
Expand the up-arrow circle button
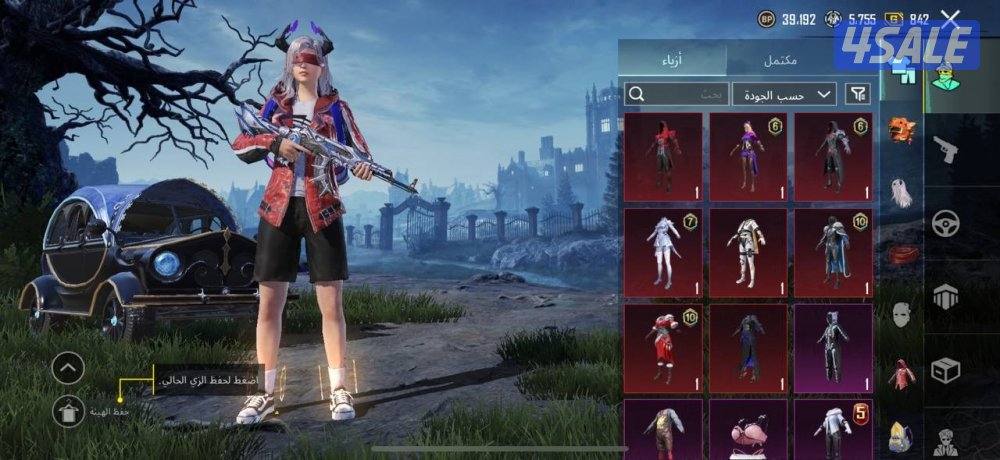[x=68, y=369]
